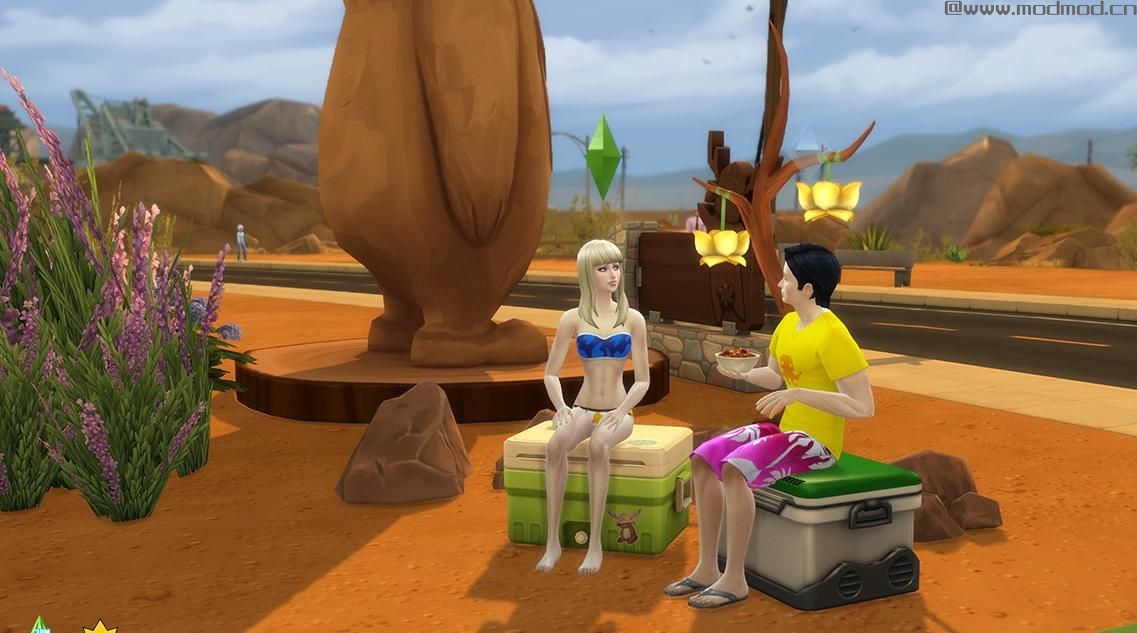Click the green plumbob icon at the screen edge
This screenshot has width=1137, height=633.
(39, 625)
